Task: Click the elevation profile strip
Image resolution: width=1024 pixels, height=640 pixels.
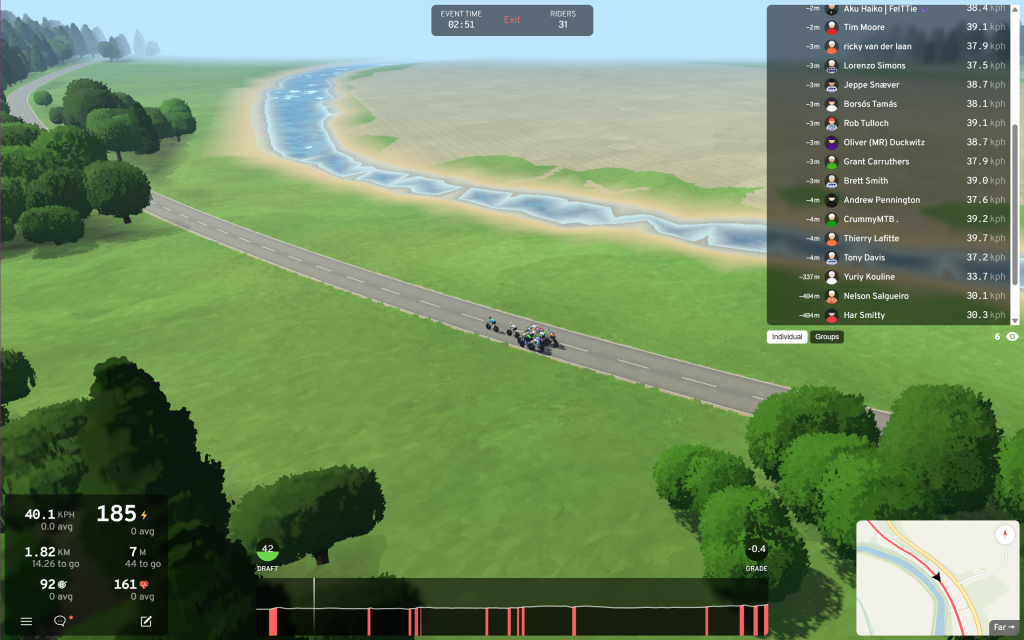Action: point(512,607)
